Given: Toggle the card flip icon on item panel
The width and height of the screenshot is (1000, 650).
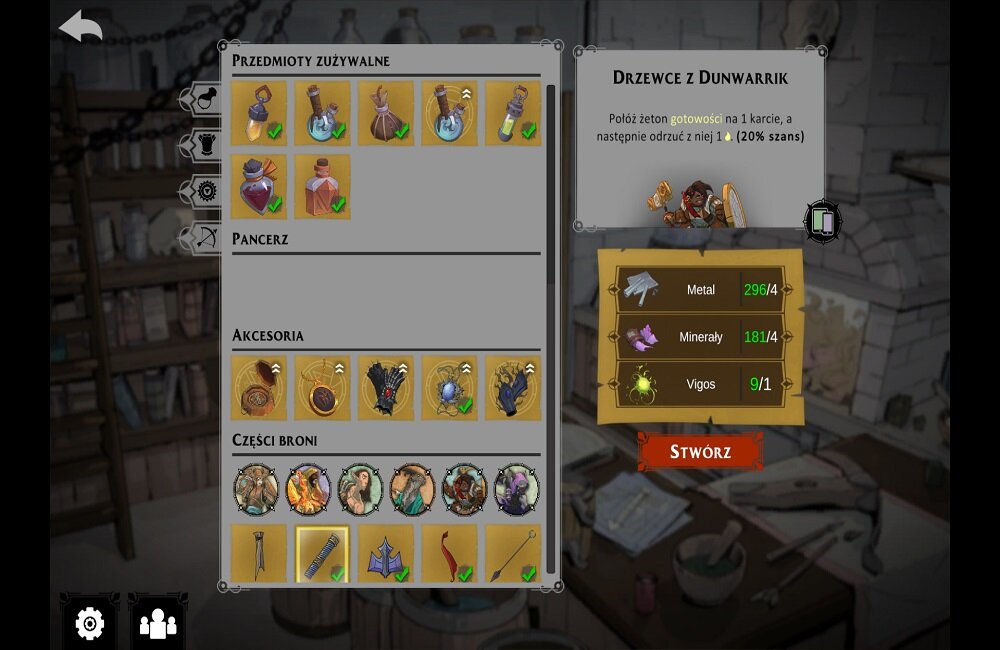Looking at the screenshot, I should pyautogui.click(x=822, y=221).
